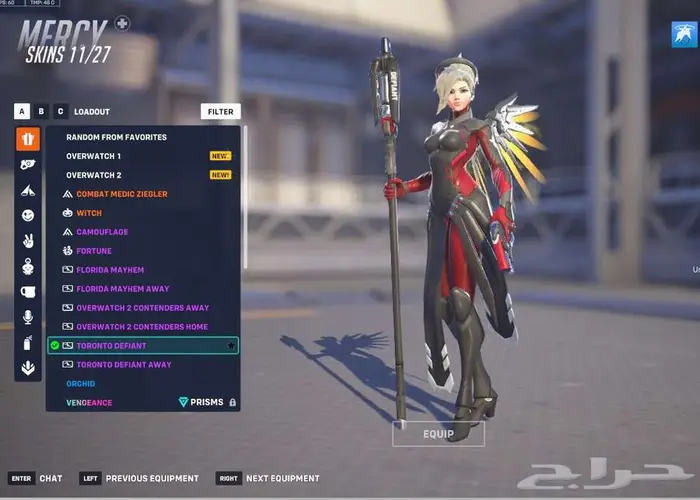The height and width of the screenshot is (500, 700).
Task: Select the Toronto Defiant Away skin
Action: pyautogui.click(x=123, y=365)
